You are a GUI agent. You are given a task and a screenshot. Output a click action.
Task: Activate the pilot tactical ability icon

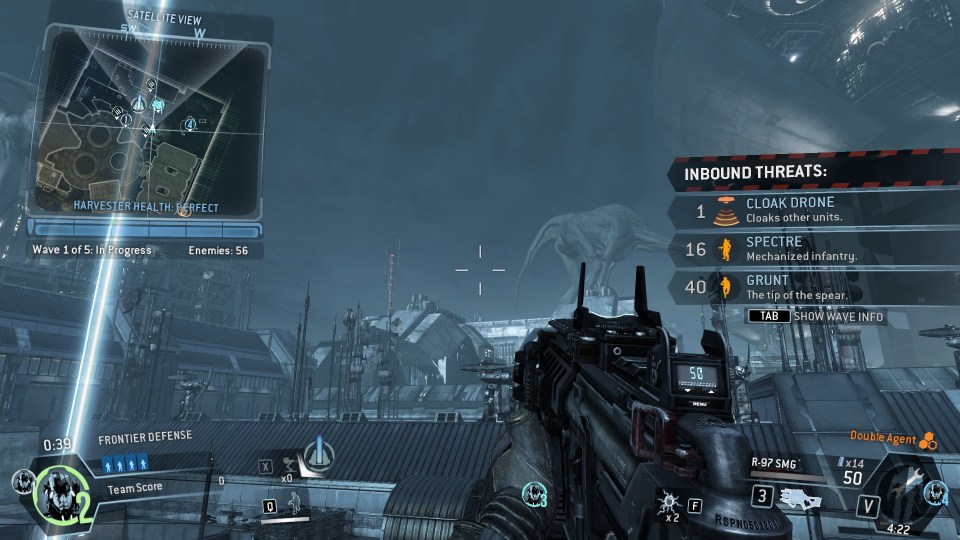pos(296,506)
